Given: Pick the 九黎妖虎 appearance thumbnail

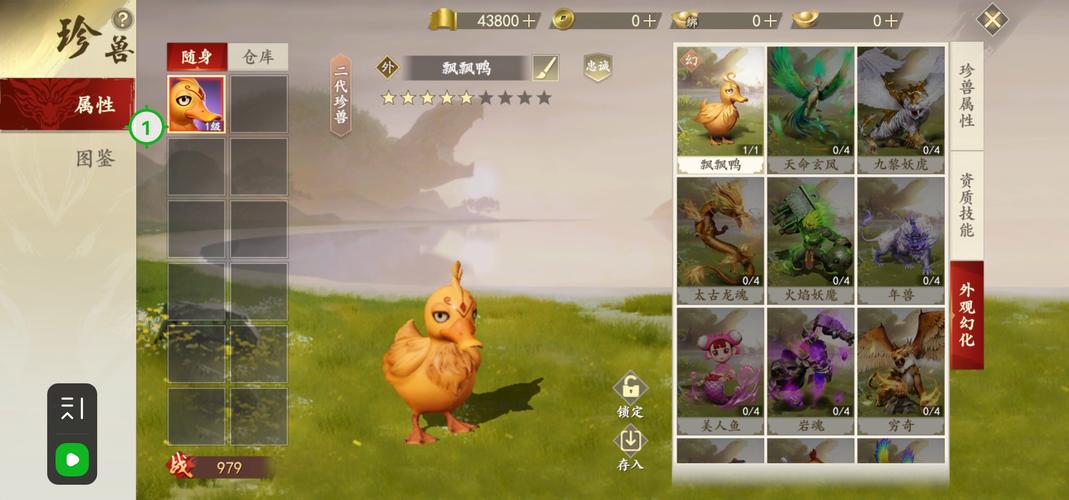Looking at the screenshot, I should (899, 108).
